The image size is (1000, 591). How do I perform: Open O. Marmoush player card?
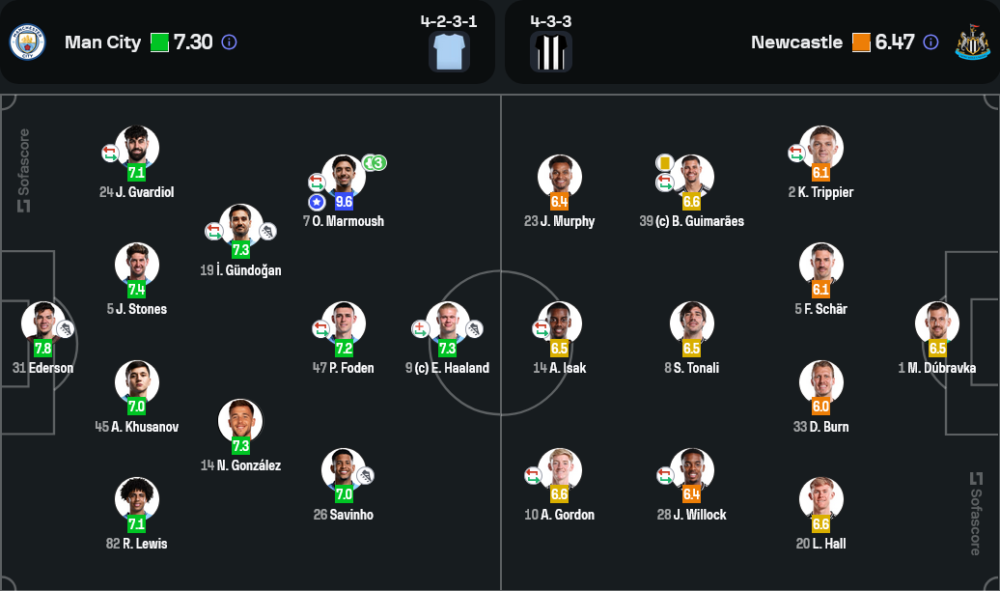point(343,178)
